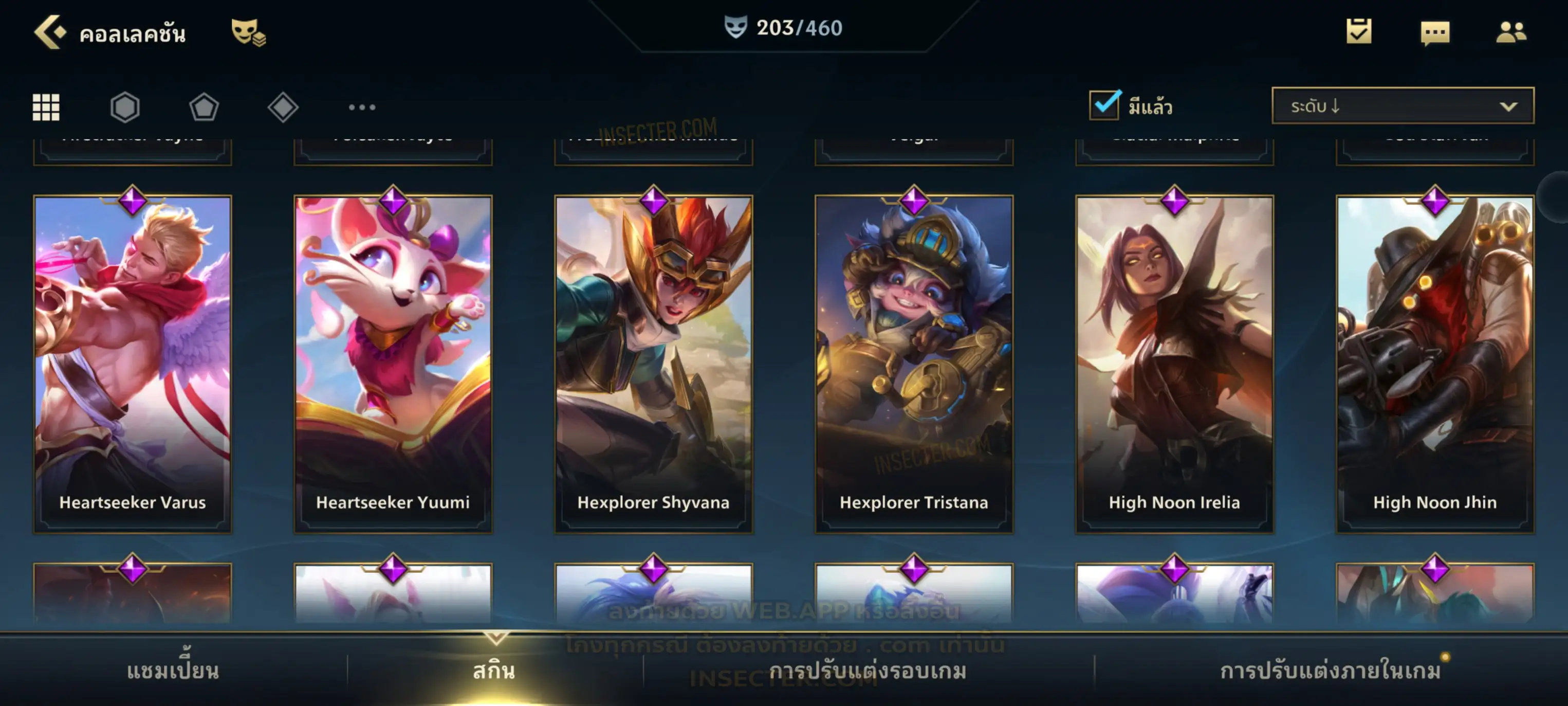Viewport: 1568px width, 706px height.
Task: Select the Heartseeker Yuumi skin card
Action: point(393,364)
